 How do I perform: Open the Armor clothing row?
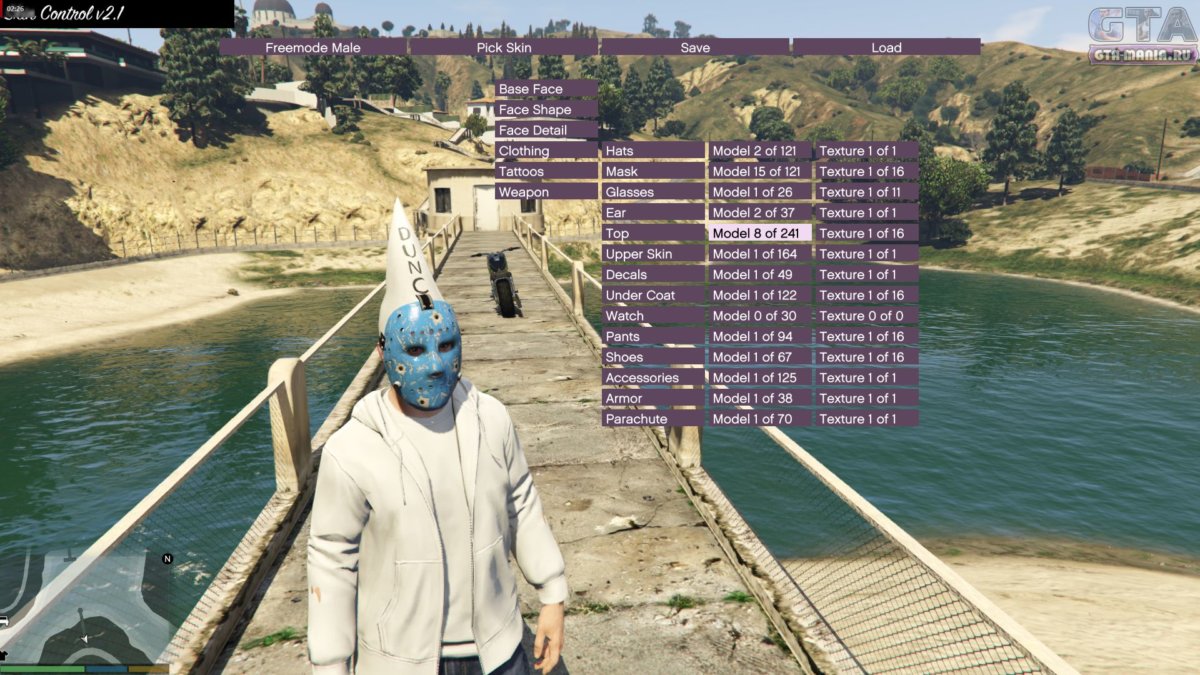tap(654, 398)
